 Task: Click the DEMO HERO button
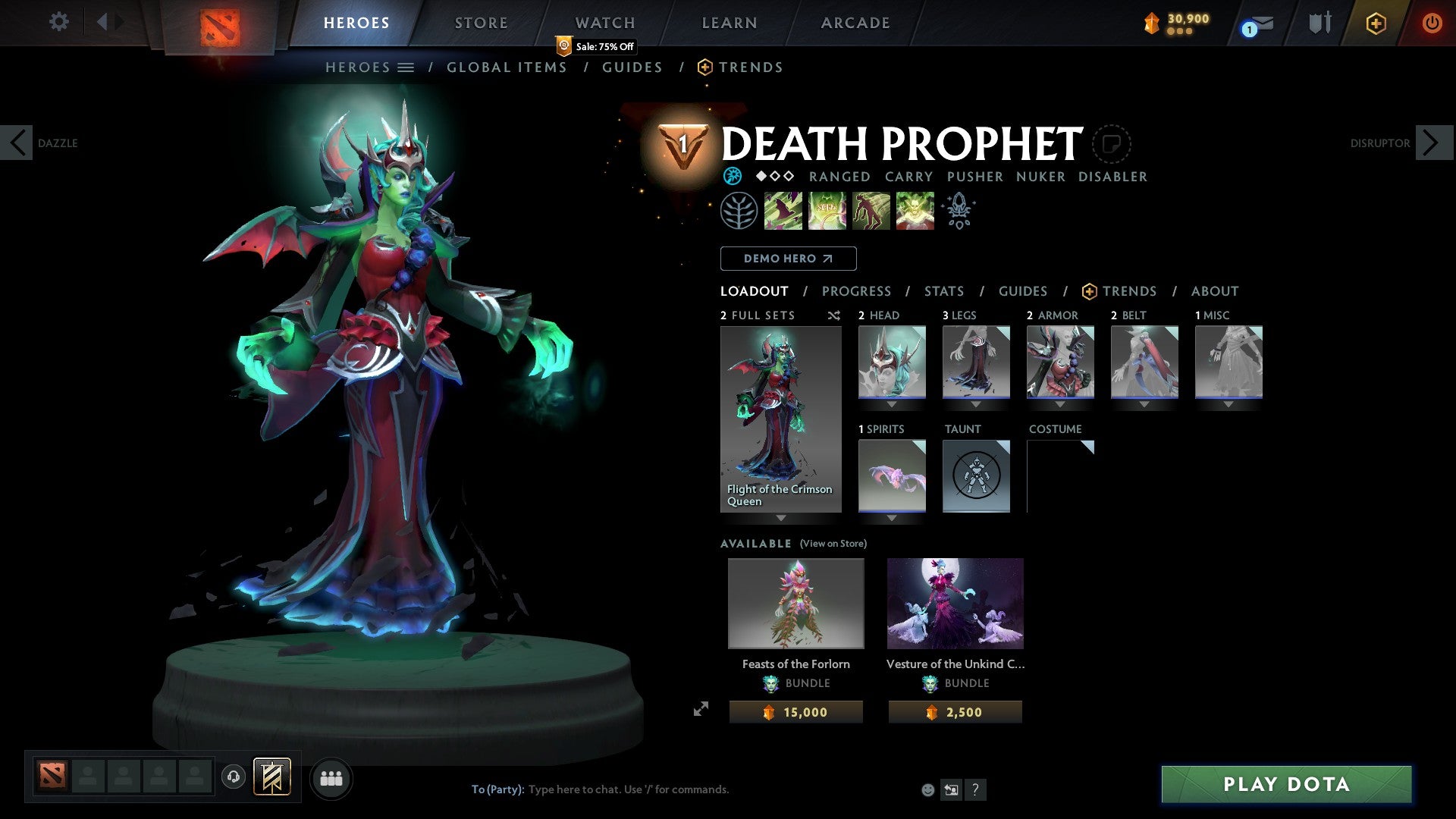788,259
